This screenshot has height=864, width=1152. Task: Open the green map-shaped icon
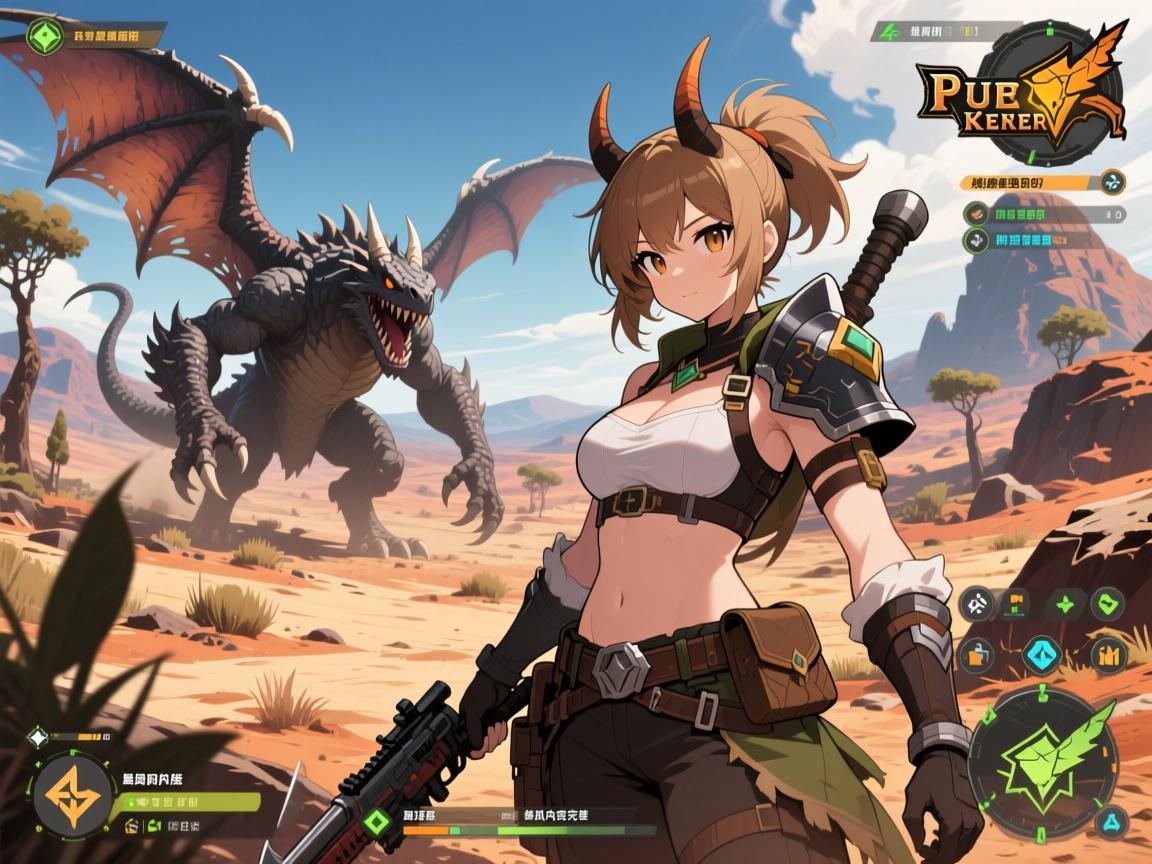pyautogui.click(x=1107, y=603)
